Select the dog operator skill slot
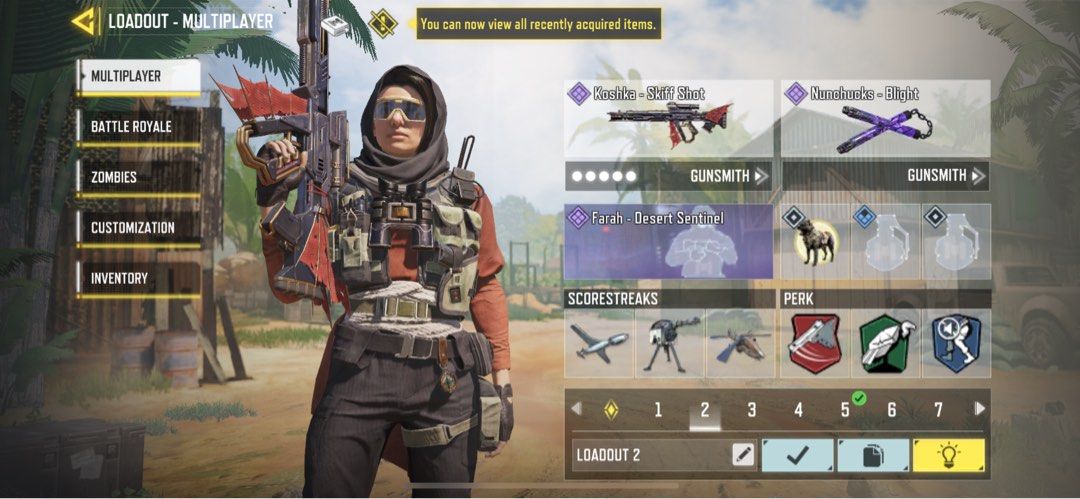Viewport: 1080px width, 499px height. pyautogui.click(x=815, y=243)
